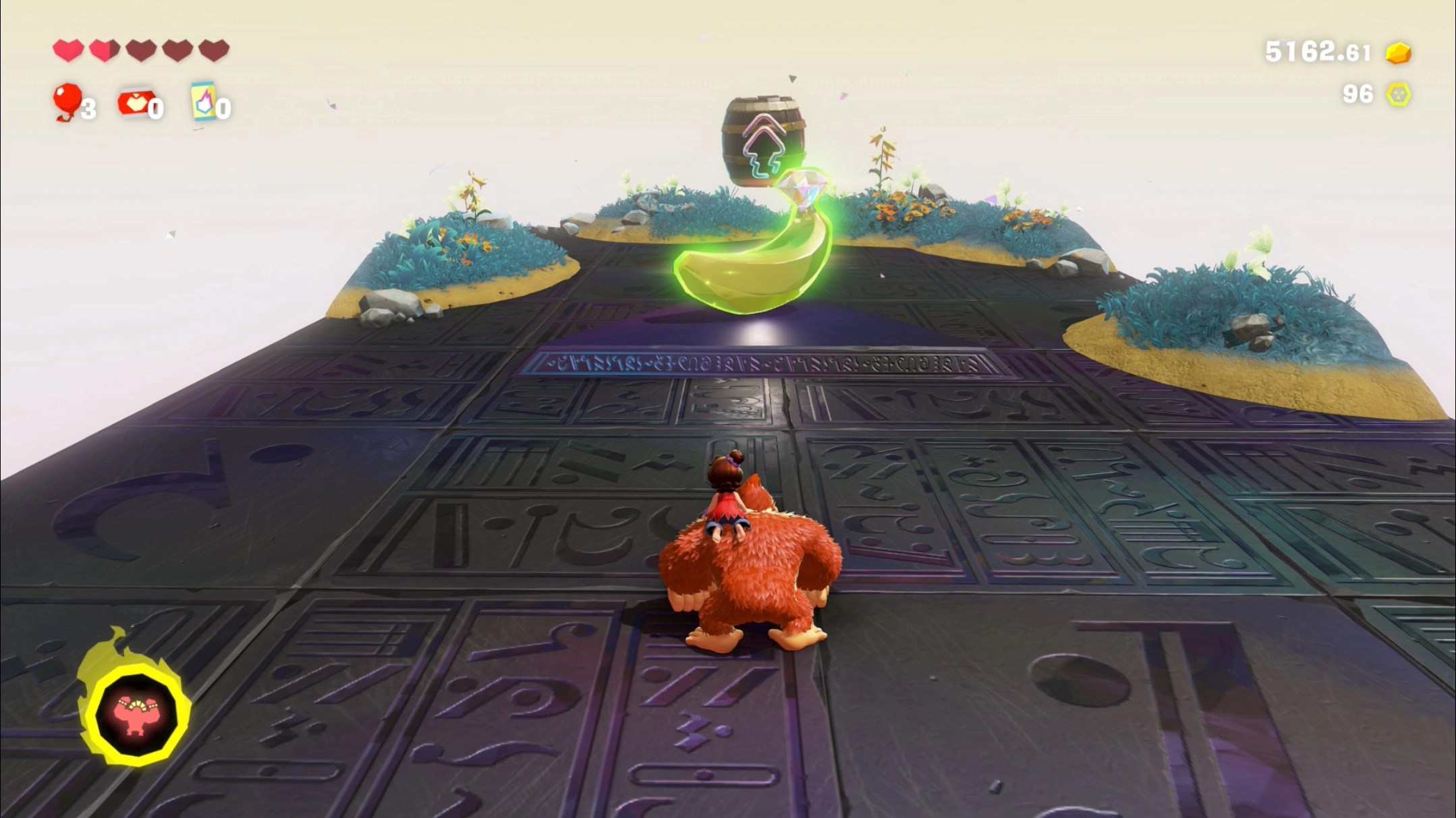
Task: Select the banandium count reading 96
Action: (x=1357, y=95)
